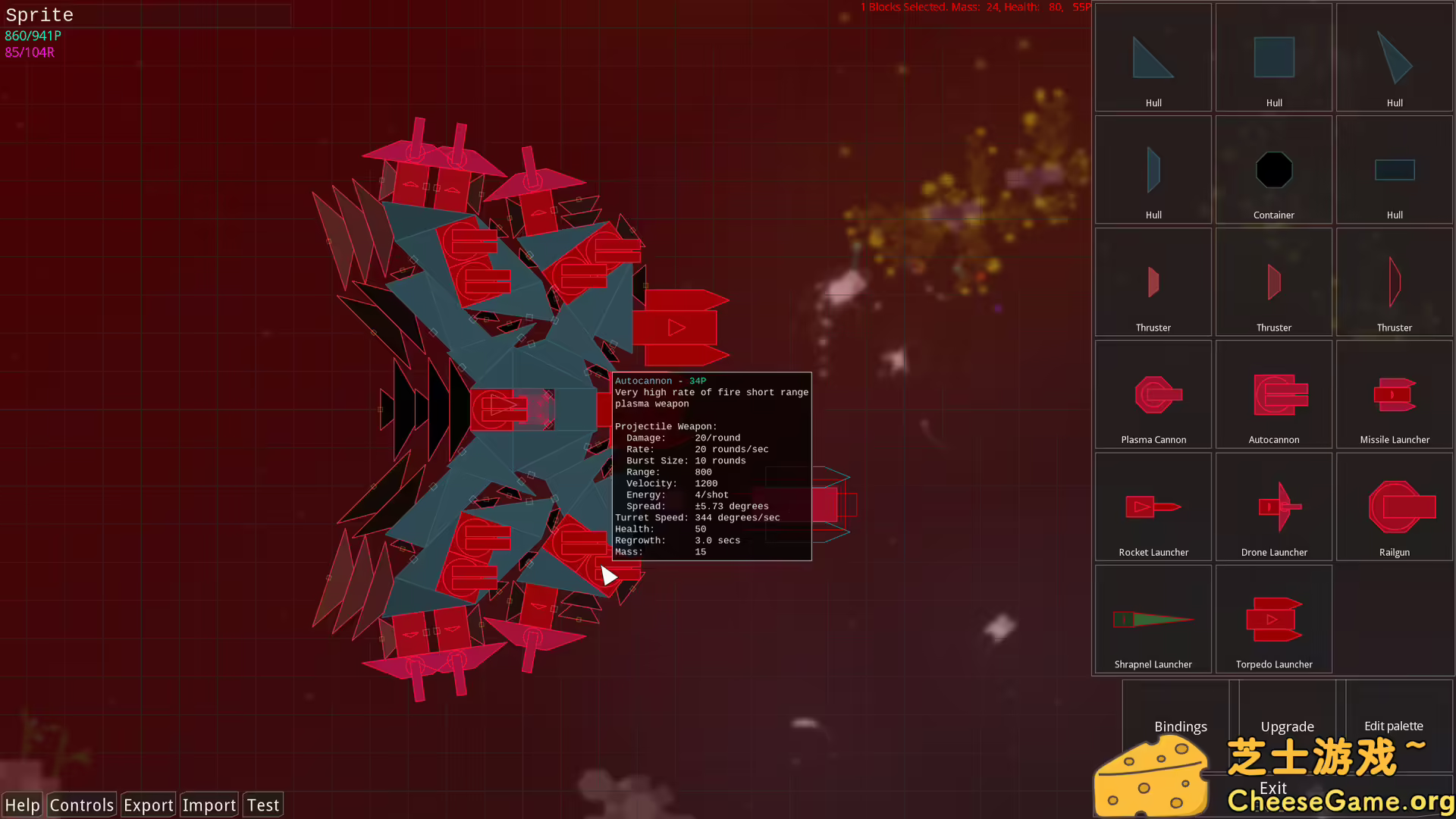1456x819 pixels.
Task: Select the Drone Launcher block
Action: (1273, 507)
